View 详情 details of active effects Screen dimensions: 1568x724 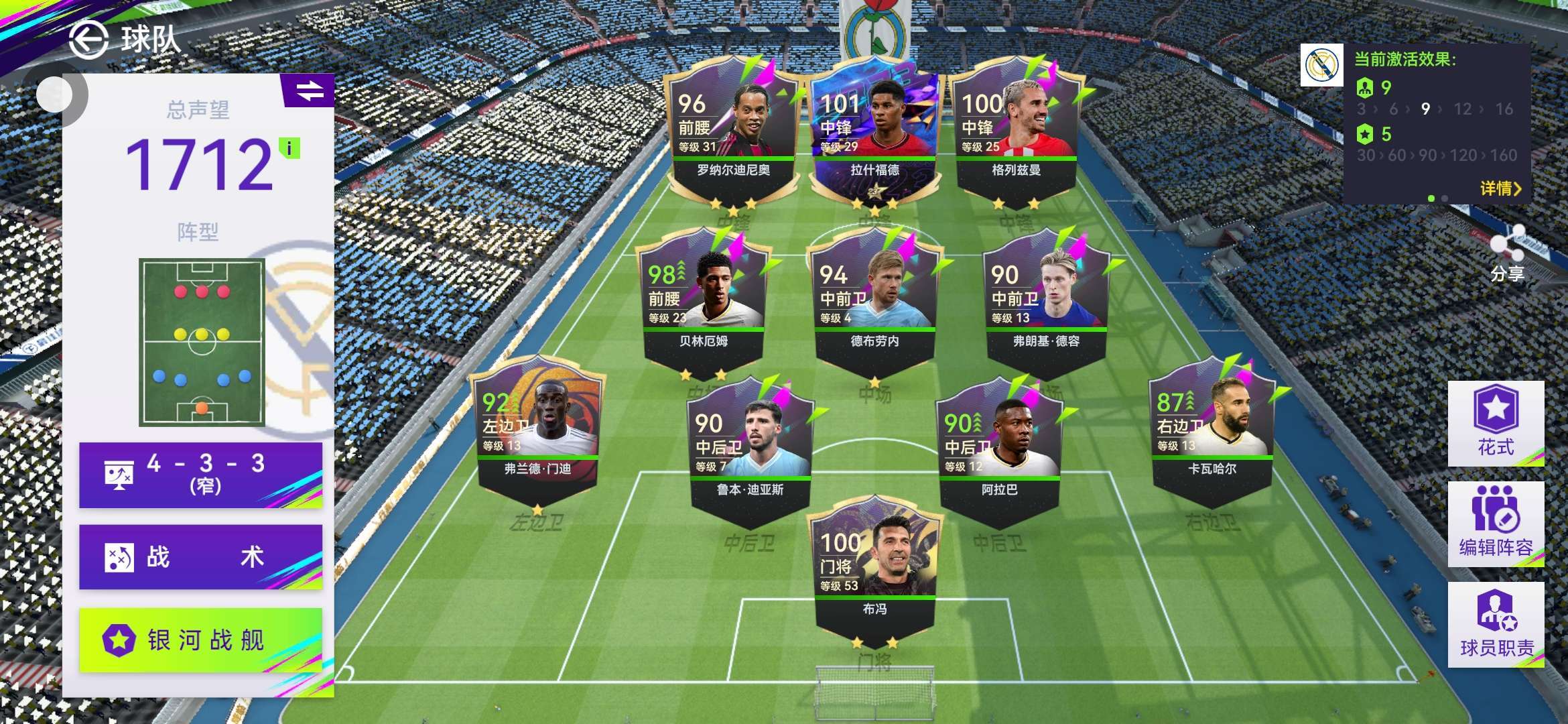tap(1500, 188)
